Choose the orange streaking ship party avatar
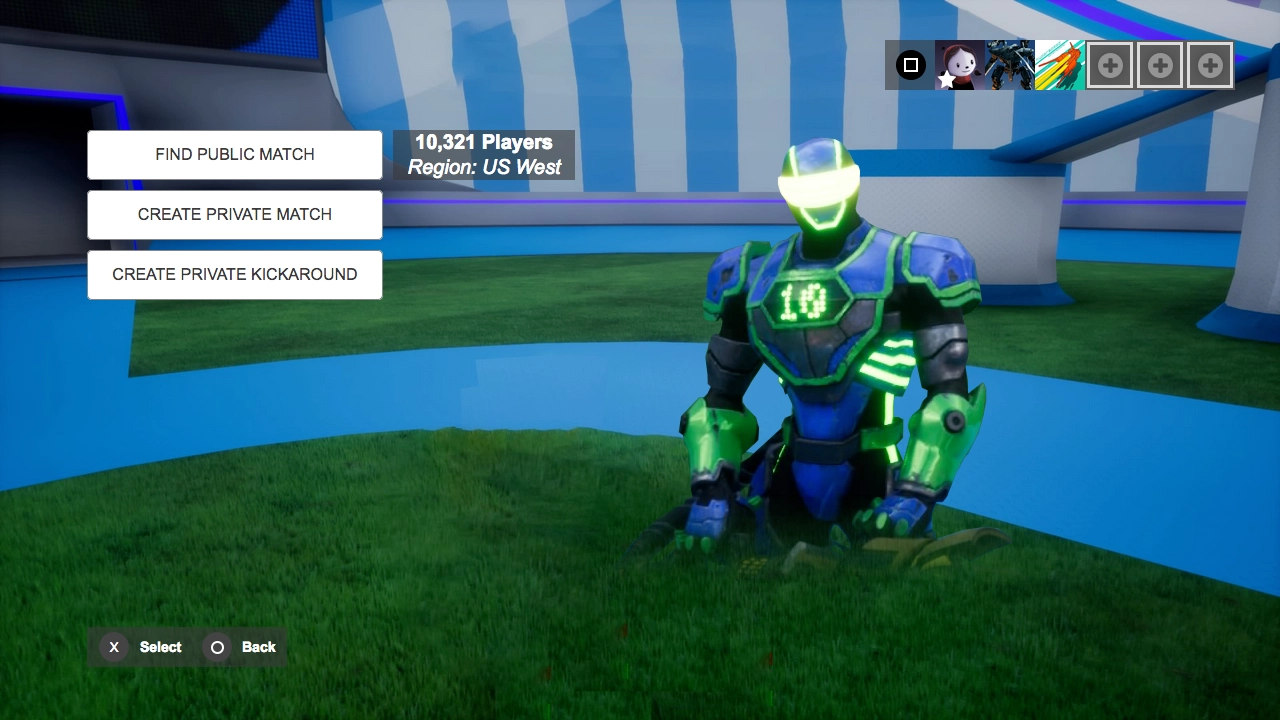The width and height of the screenshot is (1280, 720). [1060, 66]
